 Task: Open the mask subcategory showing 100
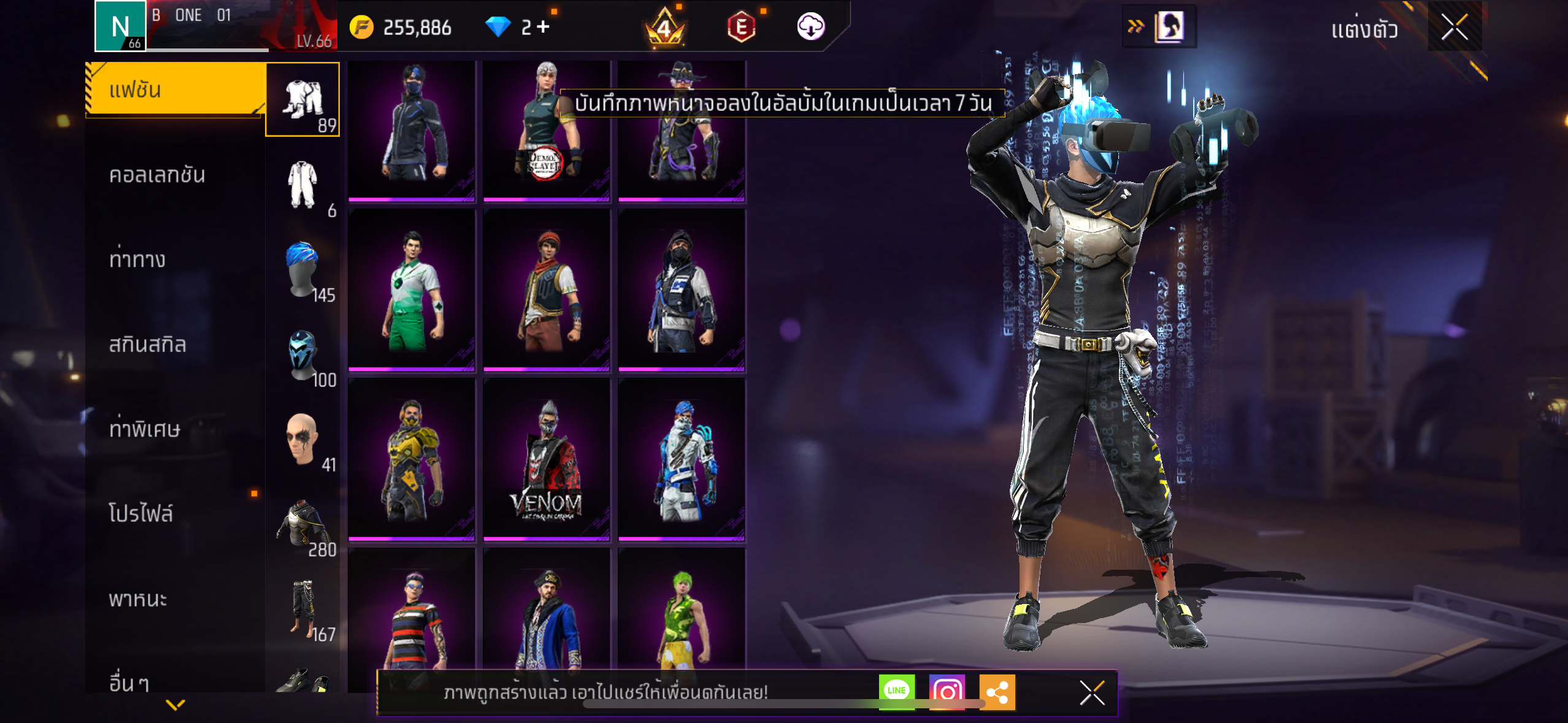302,356
